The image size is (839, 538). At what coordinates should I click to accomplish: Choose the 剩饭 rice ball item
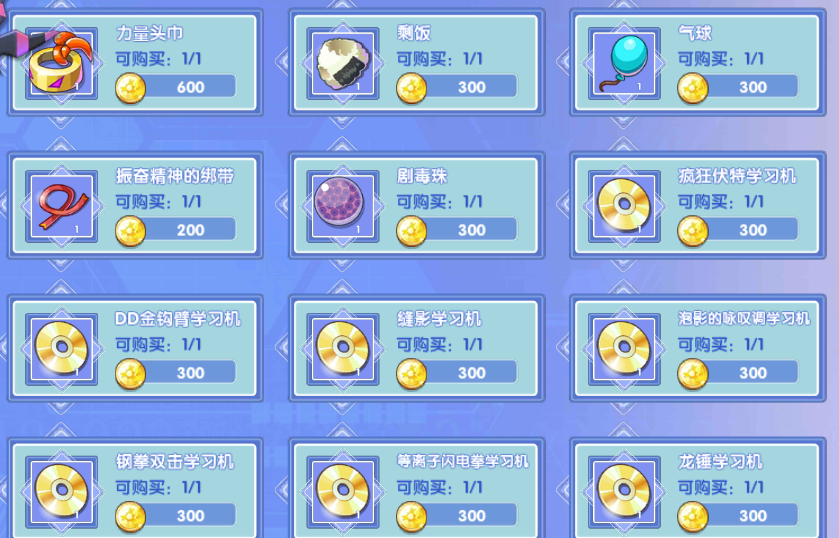[416, 62]
